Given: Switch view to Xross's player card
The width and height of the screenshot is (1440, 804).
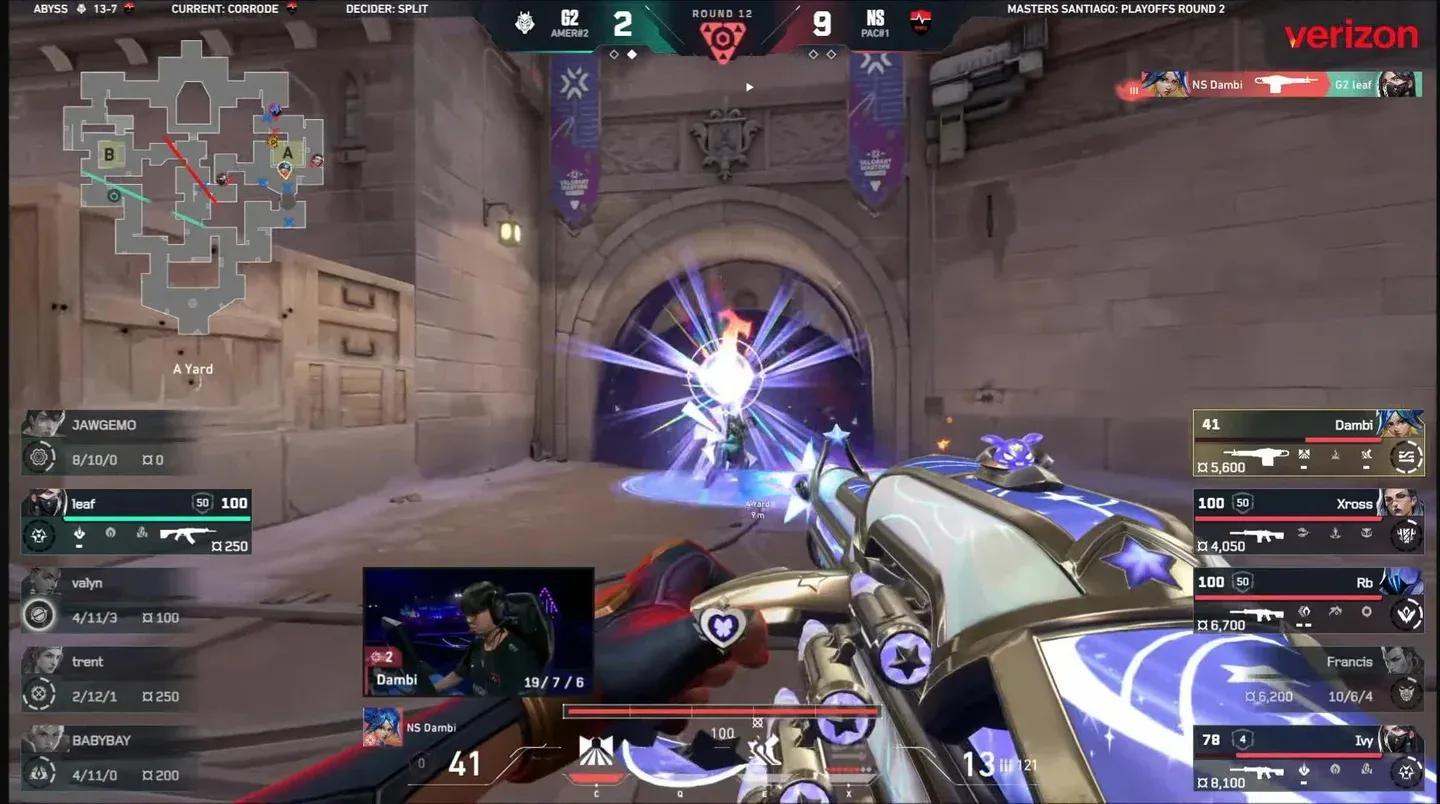Looking at the screenshot, I should 1308,520.
